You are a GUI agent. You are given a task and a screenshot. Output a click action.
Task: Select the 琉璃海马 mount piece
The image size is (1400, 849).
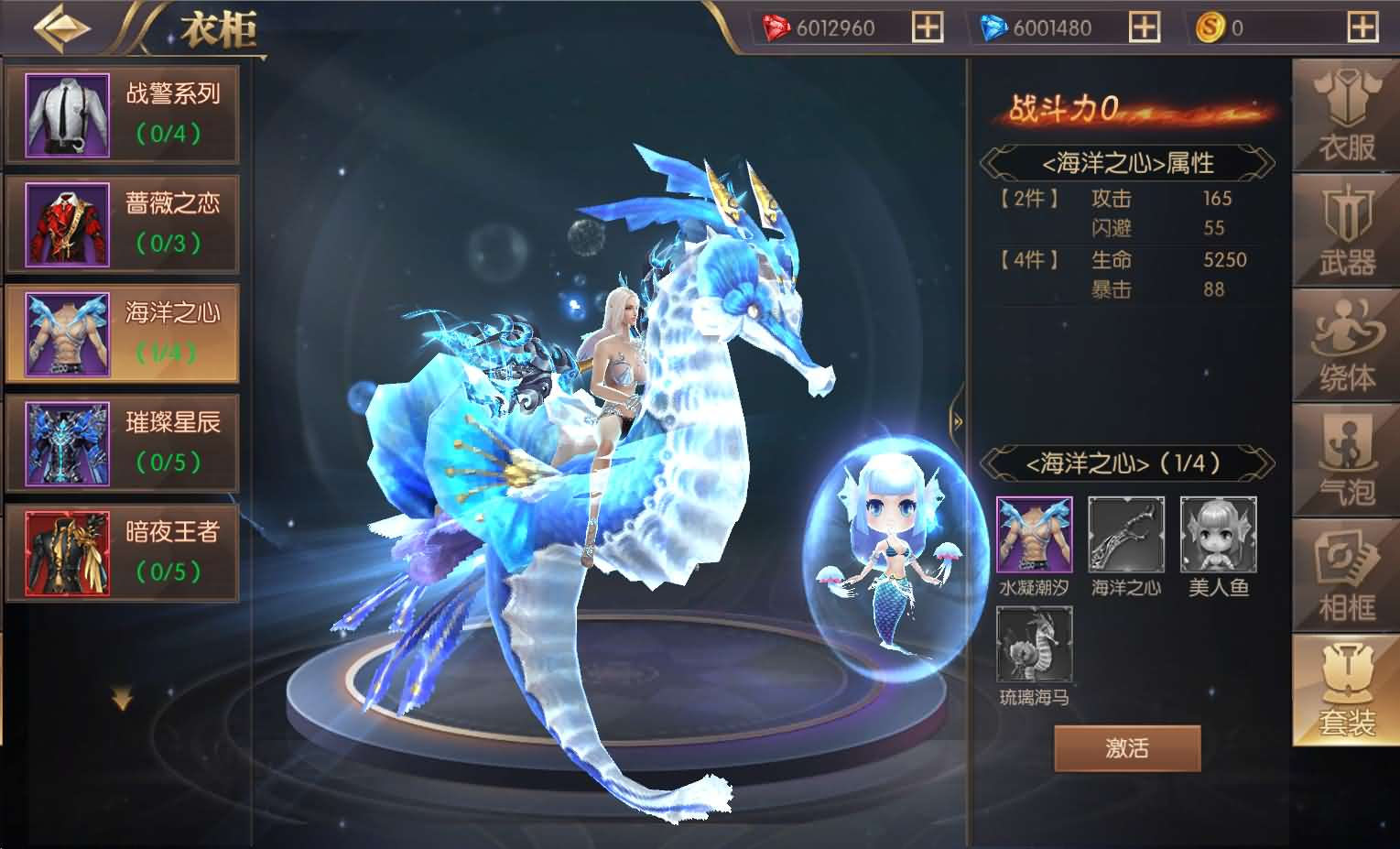pos(1034,647)
